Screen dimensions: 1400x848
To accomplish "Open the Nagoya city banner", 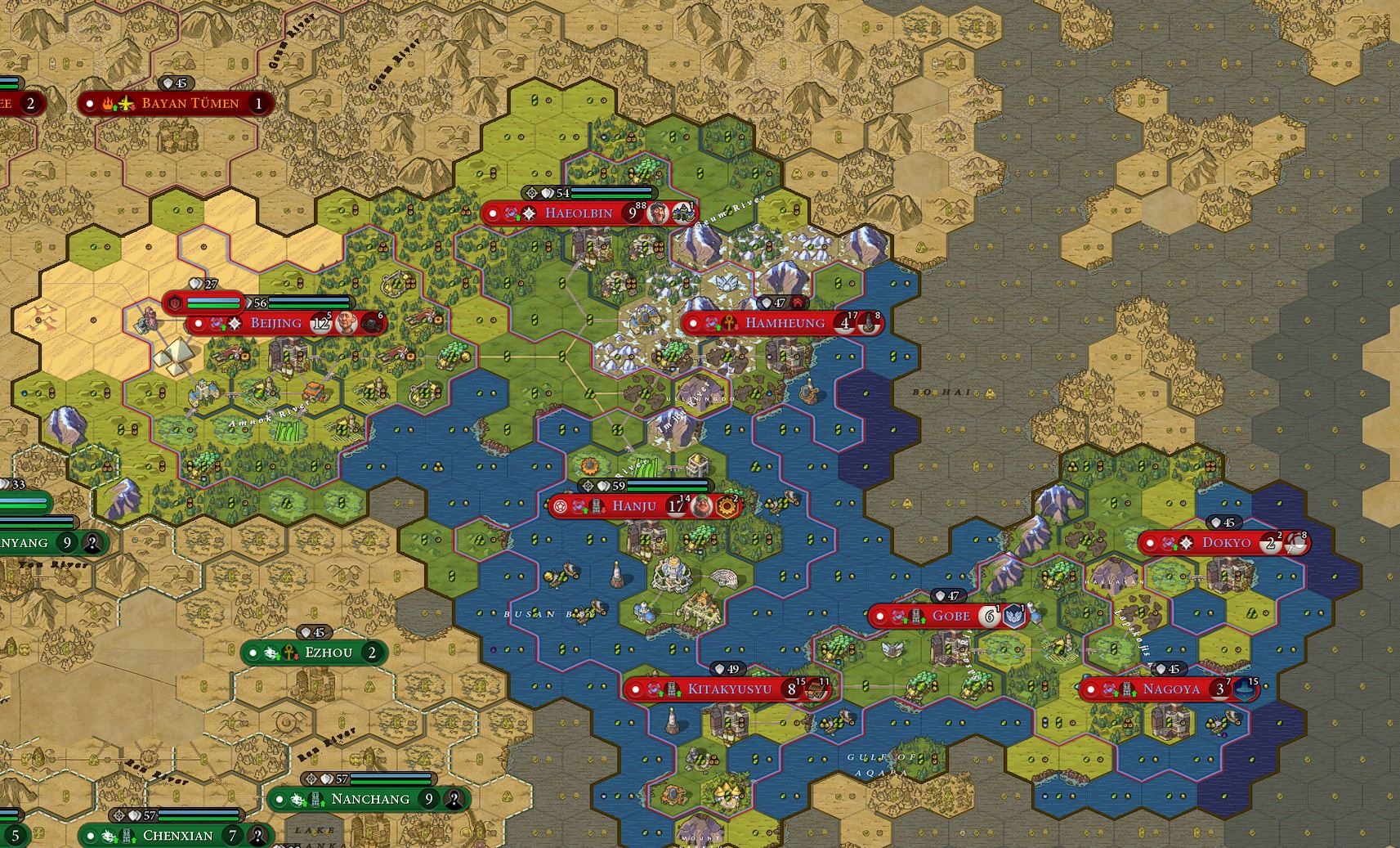I will (x=1170, y=689).
